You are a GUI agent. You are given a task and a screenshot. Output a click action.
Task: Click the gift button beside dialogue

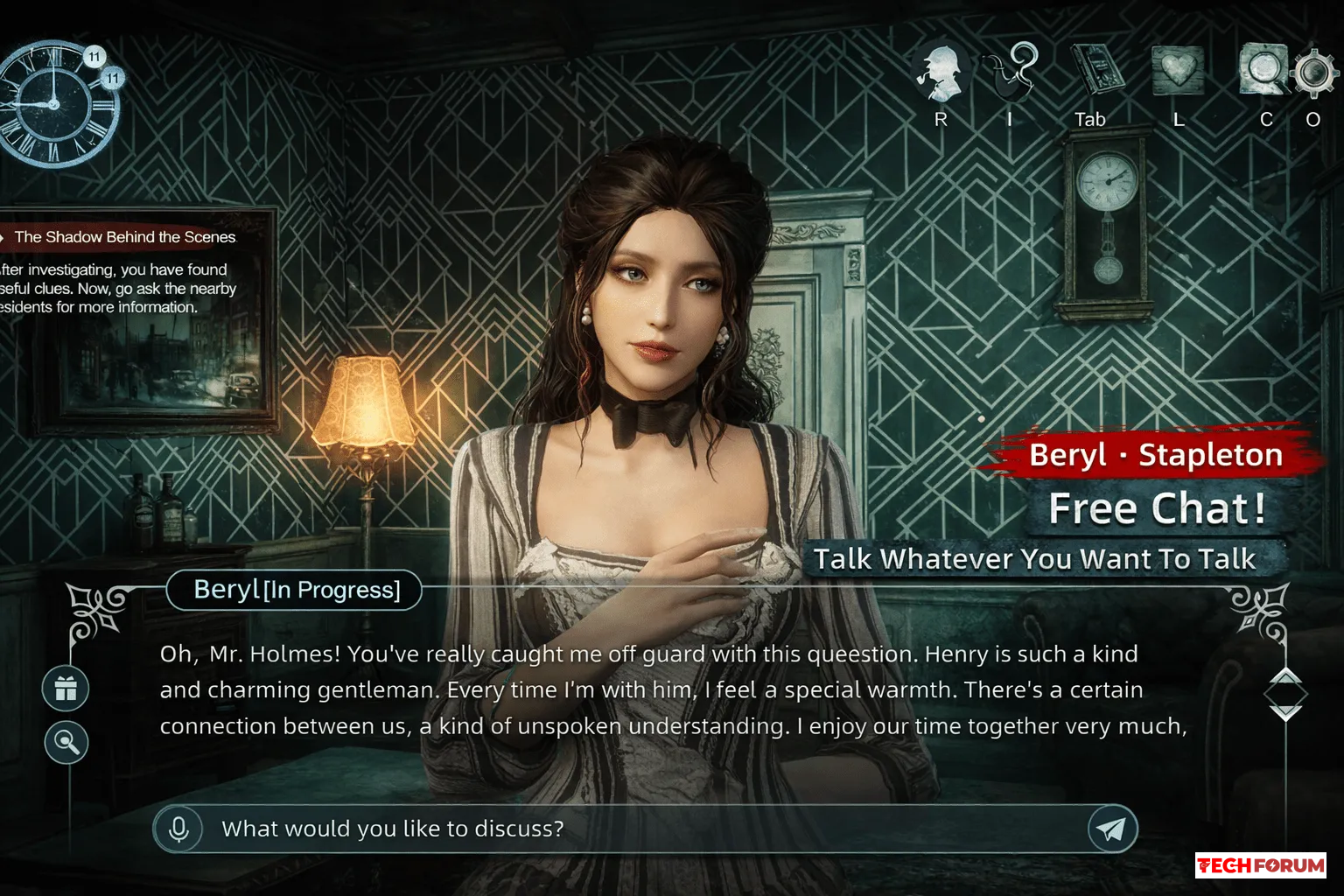pos(66,689)
